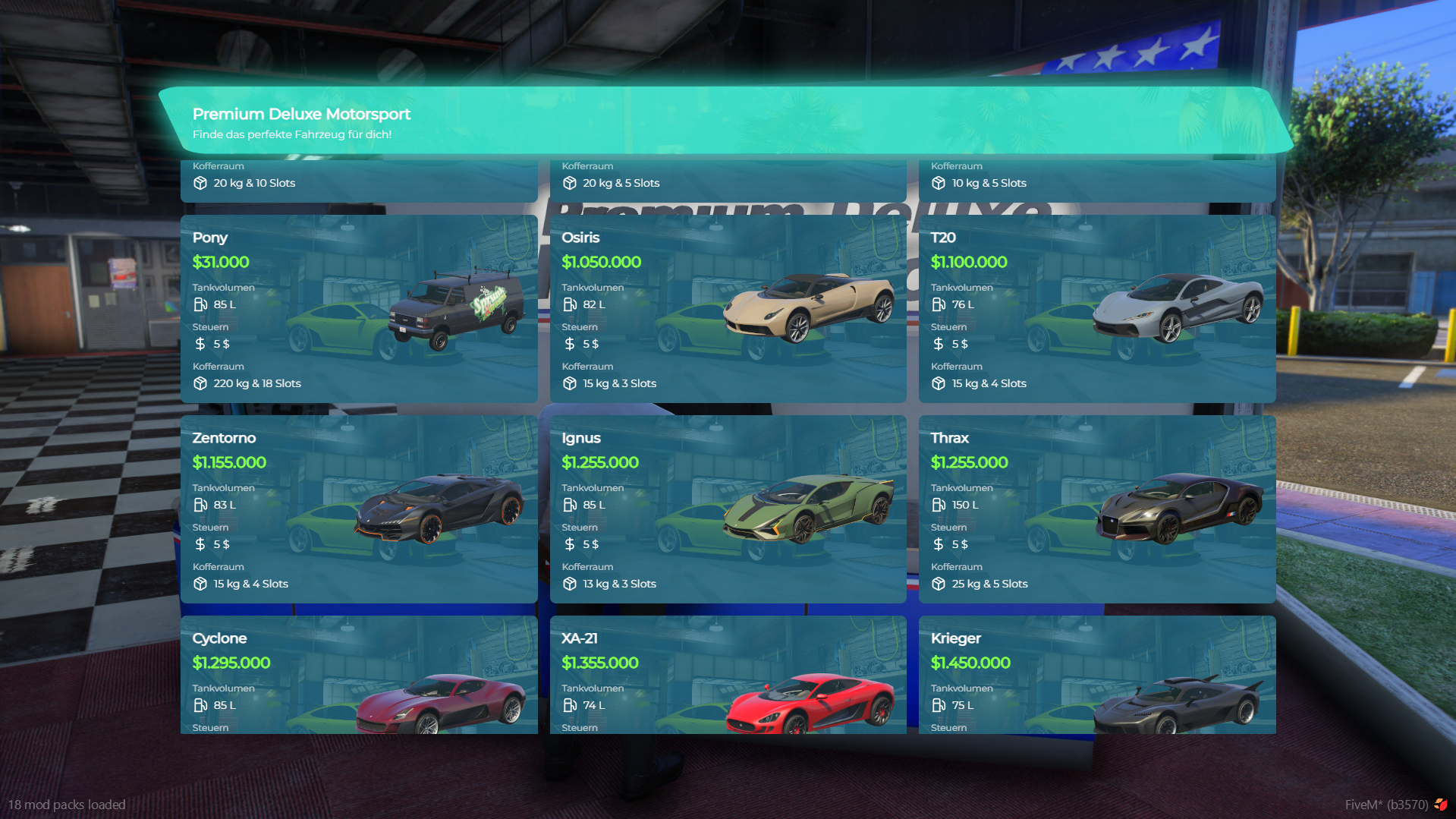Click the fuel pump icon on the Krieger card
1456x819 pixels.
pyautogui.click(x=939, y=705)
